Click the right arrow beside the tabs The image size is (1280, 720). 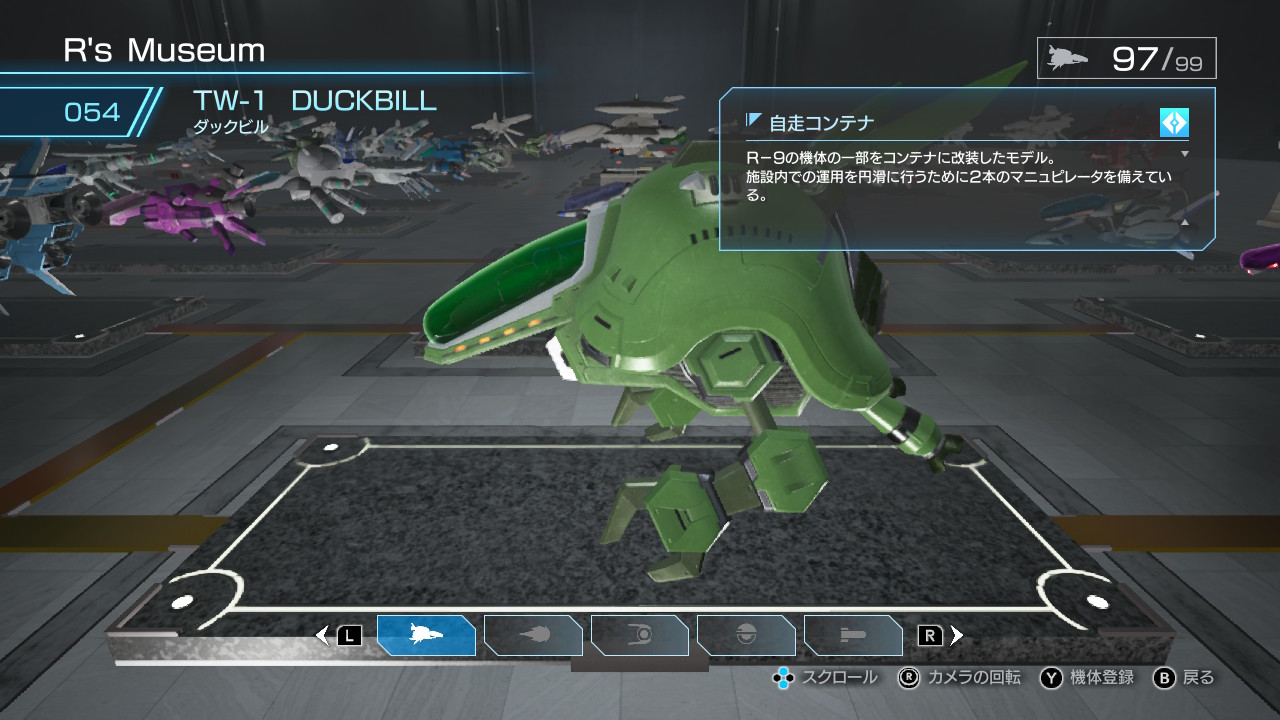(x=957, y=635)
